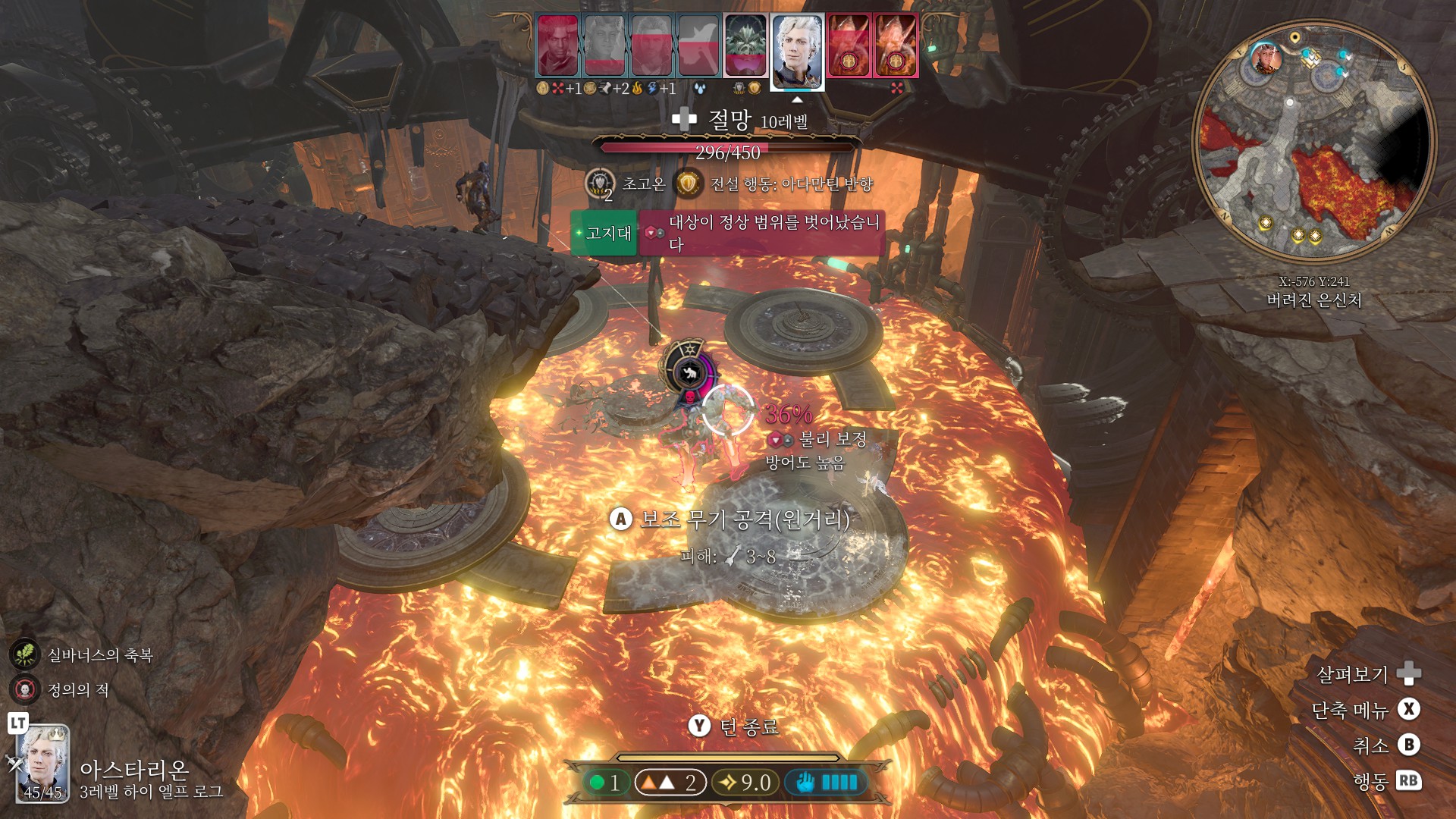
Task: Open Astarion's character portrait at bottom left
Action: tap(43, 762)
